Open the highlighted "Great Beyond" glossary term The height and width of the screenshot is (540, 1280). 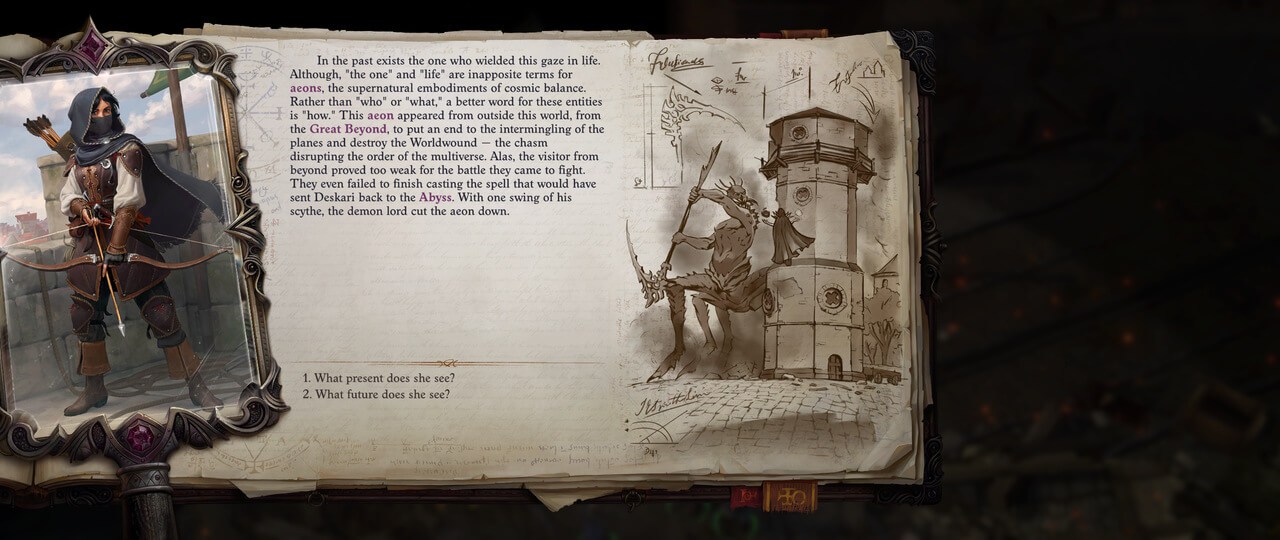click(347, 130)
